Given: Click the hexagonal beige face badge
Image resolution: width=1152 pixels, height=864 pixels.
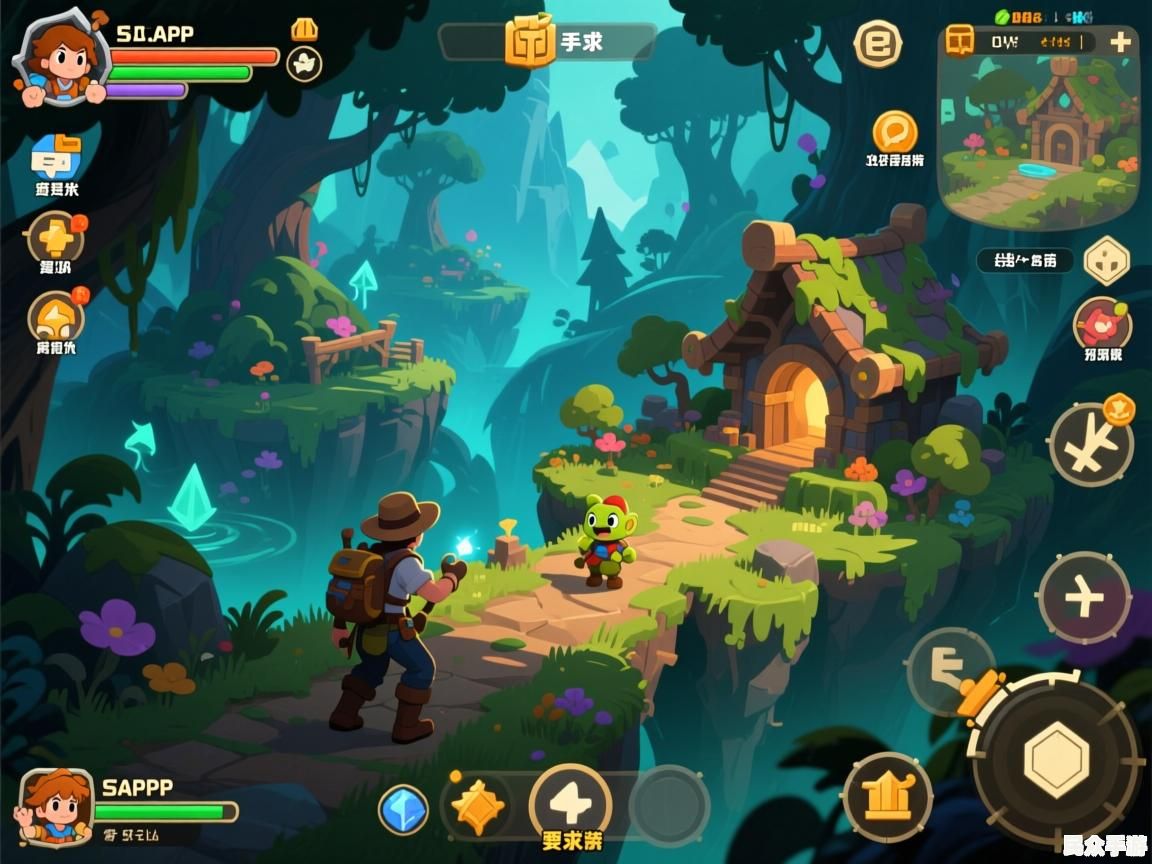Looking at the screenshot, I should coord(1107,260).
